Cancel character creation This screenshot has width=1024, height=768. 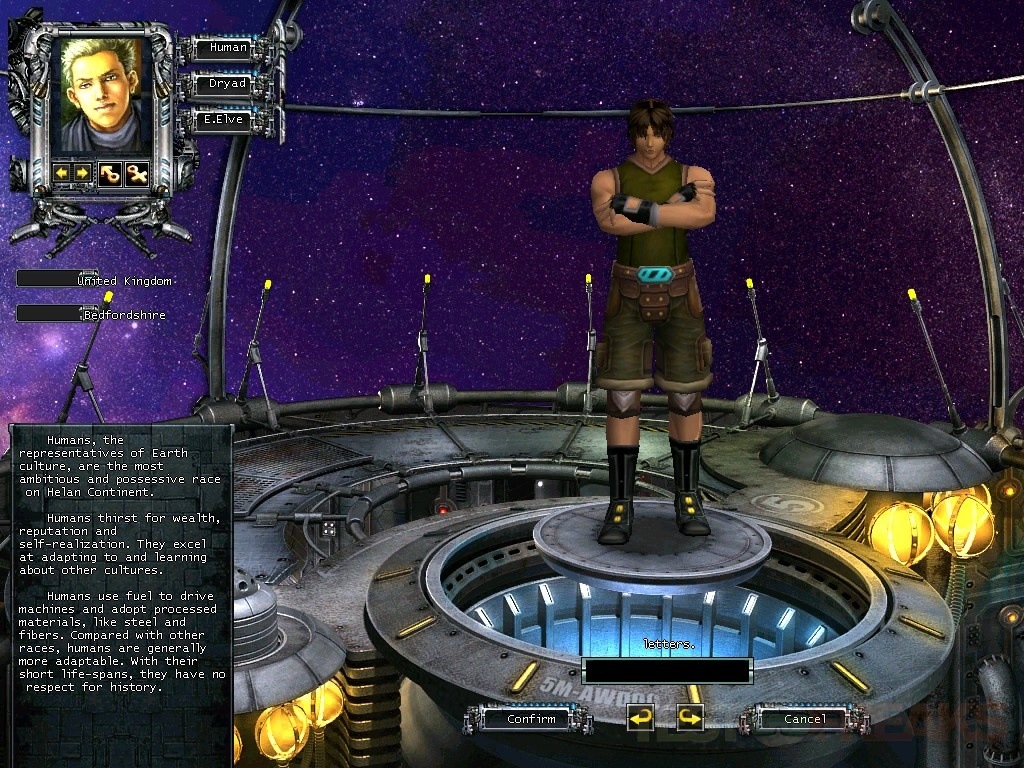[804, 718]
